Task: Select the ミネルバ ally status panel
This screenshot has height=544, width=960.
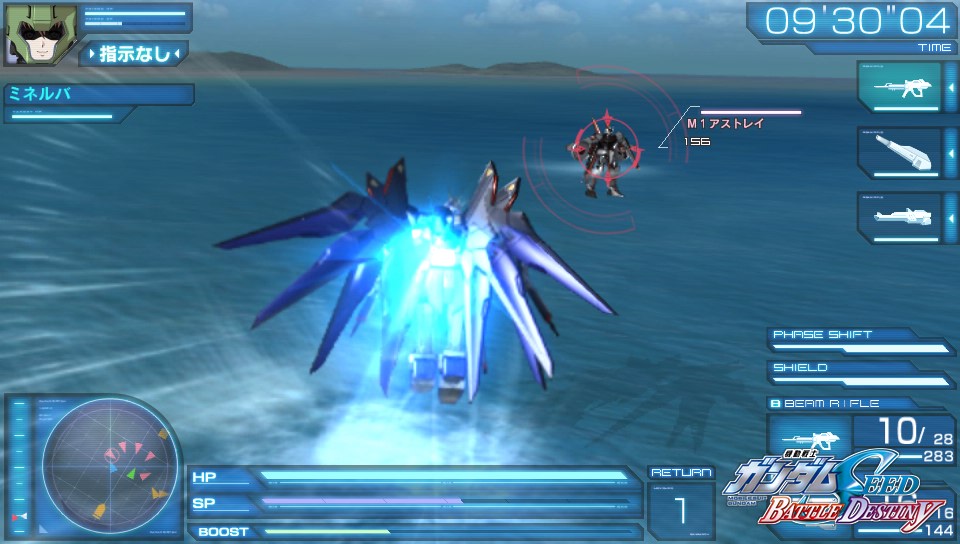Action: pos(97,96)
